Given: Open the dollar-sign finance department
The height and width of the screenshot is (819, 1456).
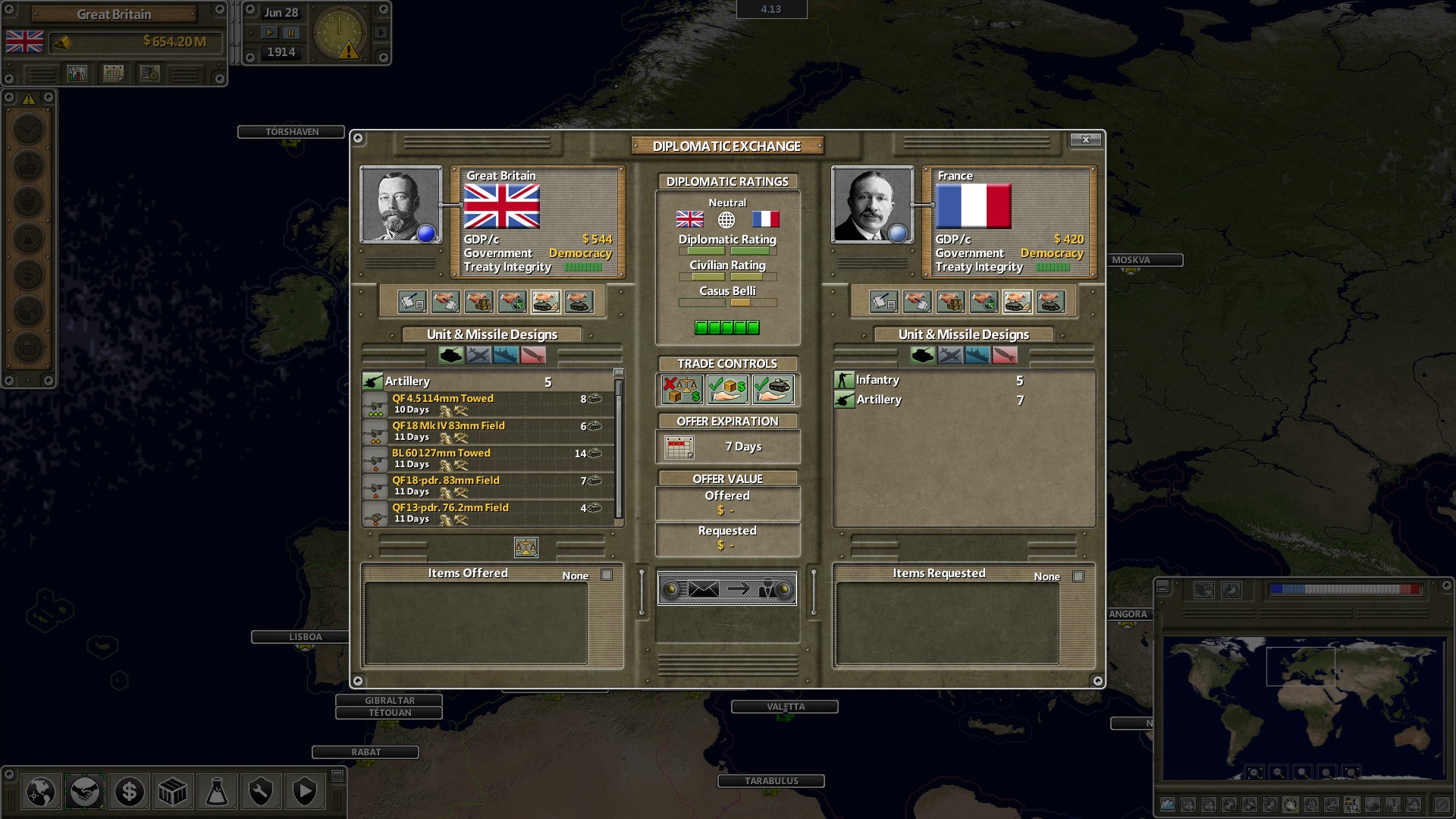Looking at the screenshot, I should point(129,792).
